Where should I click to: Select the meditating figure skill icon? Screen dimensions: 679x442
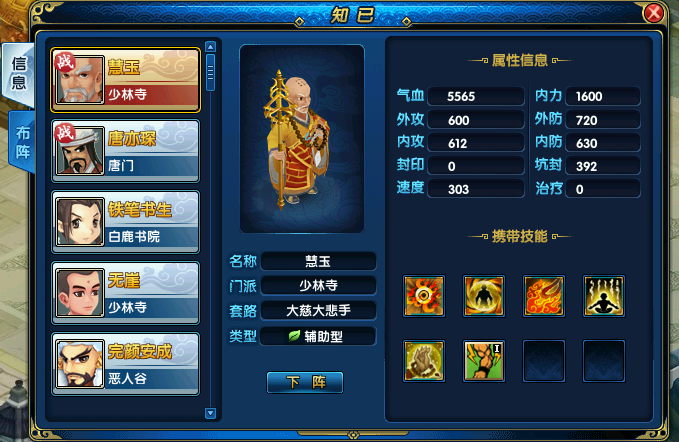(604, 295)
